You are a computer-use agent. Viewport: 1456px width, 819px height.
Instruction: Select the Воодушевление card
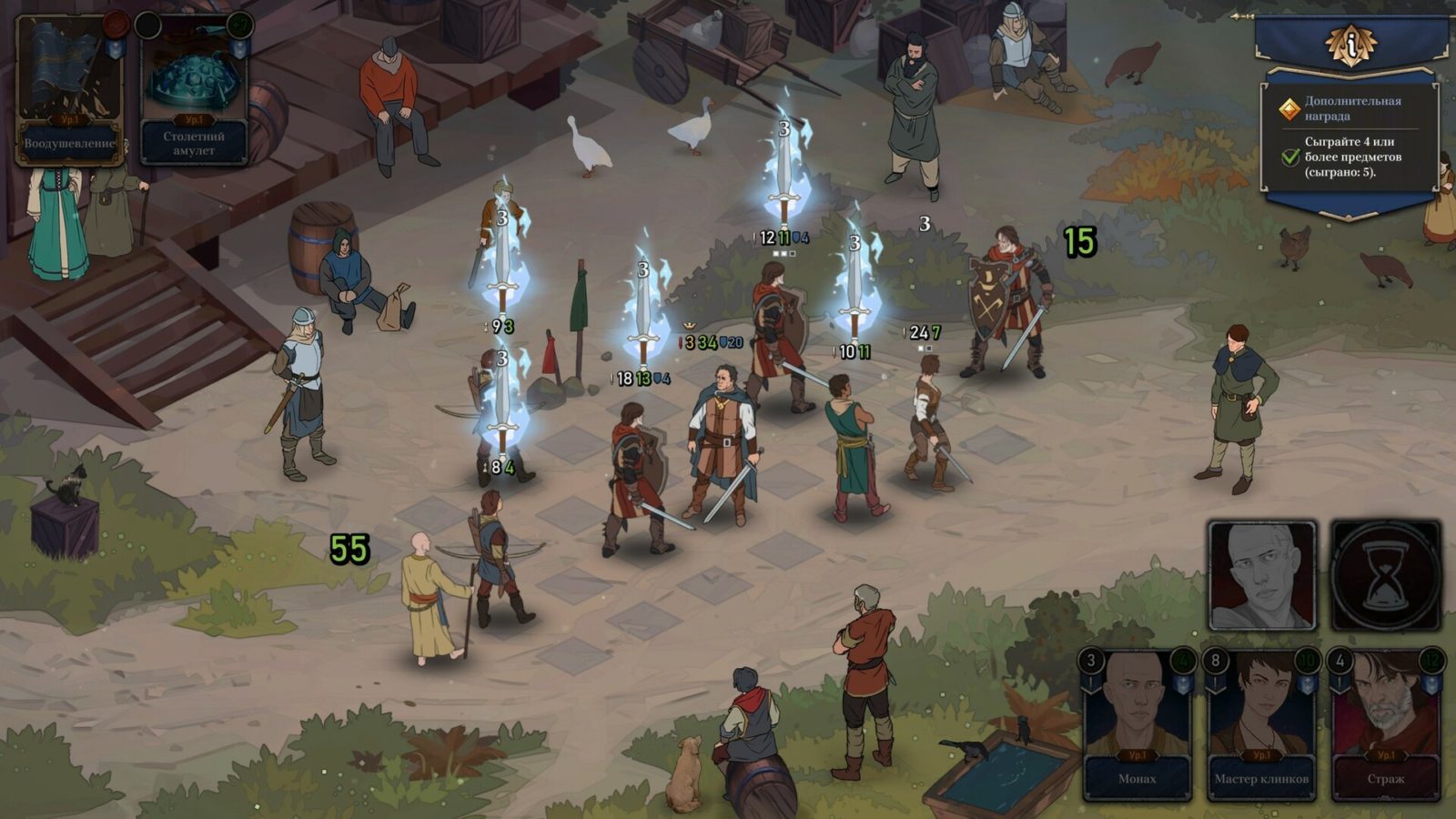click(x=69, y=91)
